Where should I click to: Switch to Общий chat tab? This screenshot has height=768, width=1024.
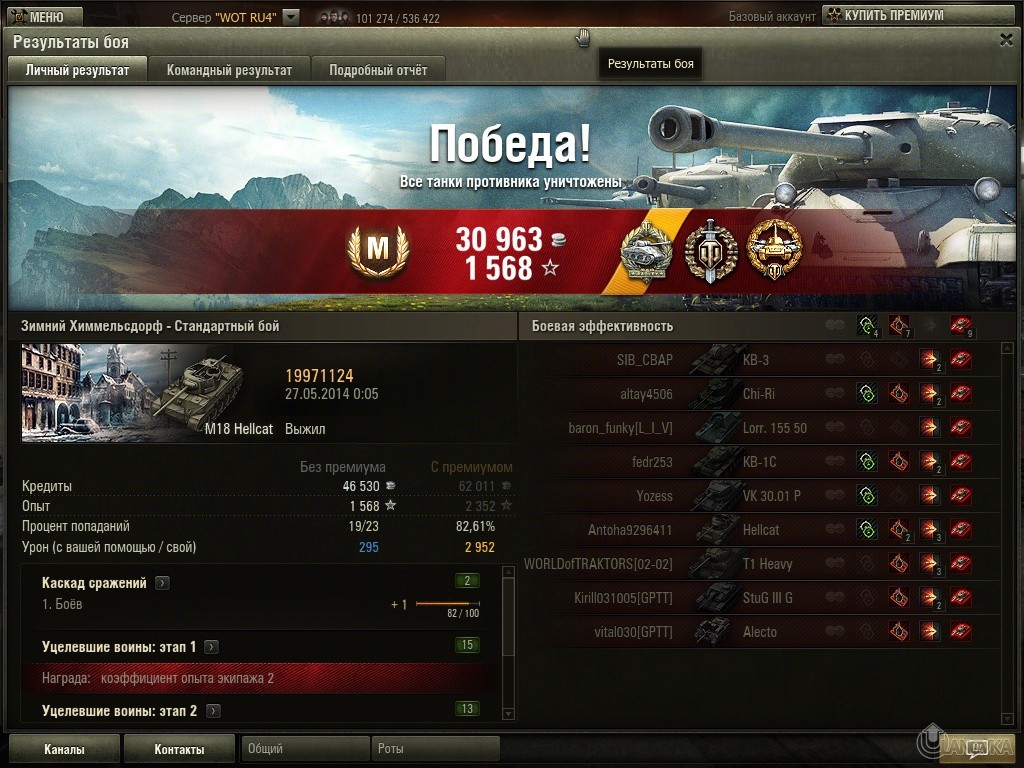pyautogui.click(x=304, y=749)
